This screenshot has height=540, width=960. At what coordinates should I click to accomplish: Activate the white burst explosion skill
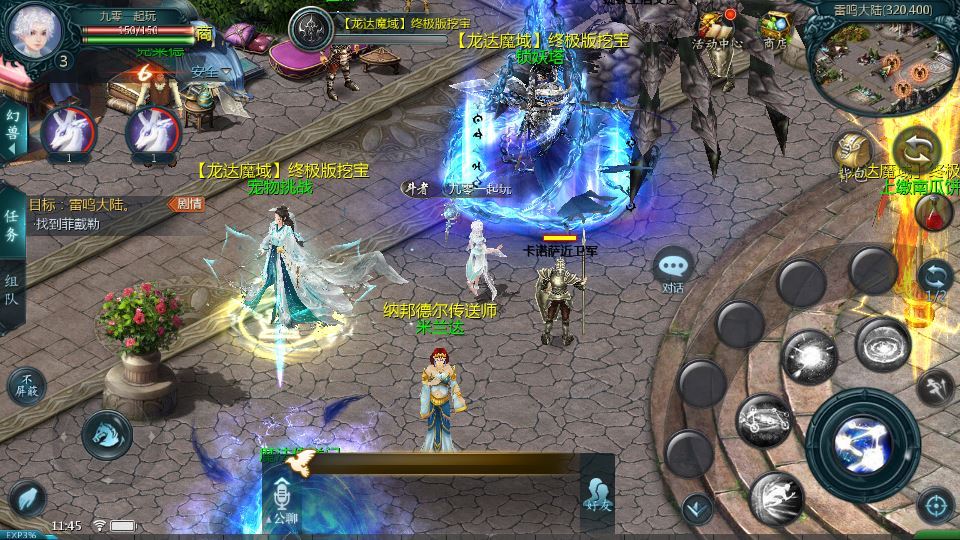click(809, 357)
